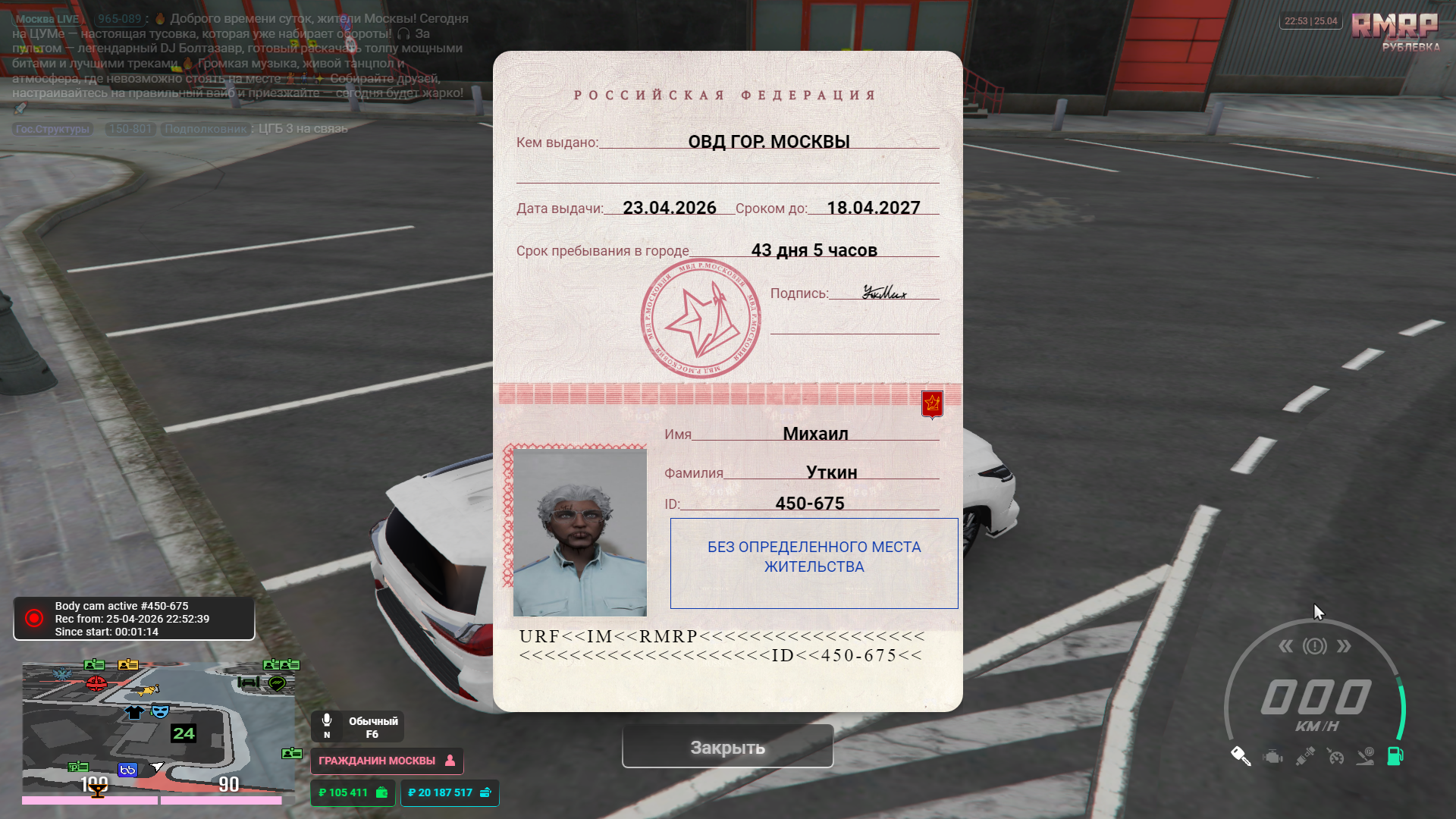The width and height of the screenshot is (1456, 819).
Task: Click the vehicle key lock icon
Action: click(1241, 756)
